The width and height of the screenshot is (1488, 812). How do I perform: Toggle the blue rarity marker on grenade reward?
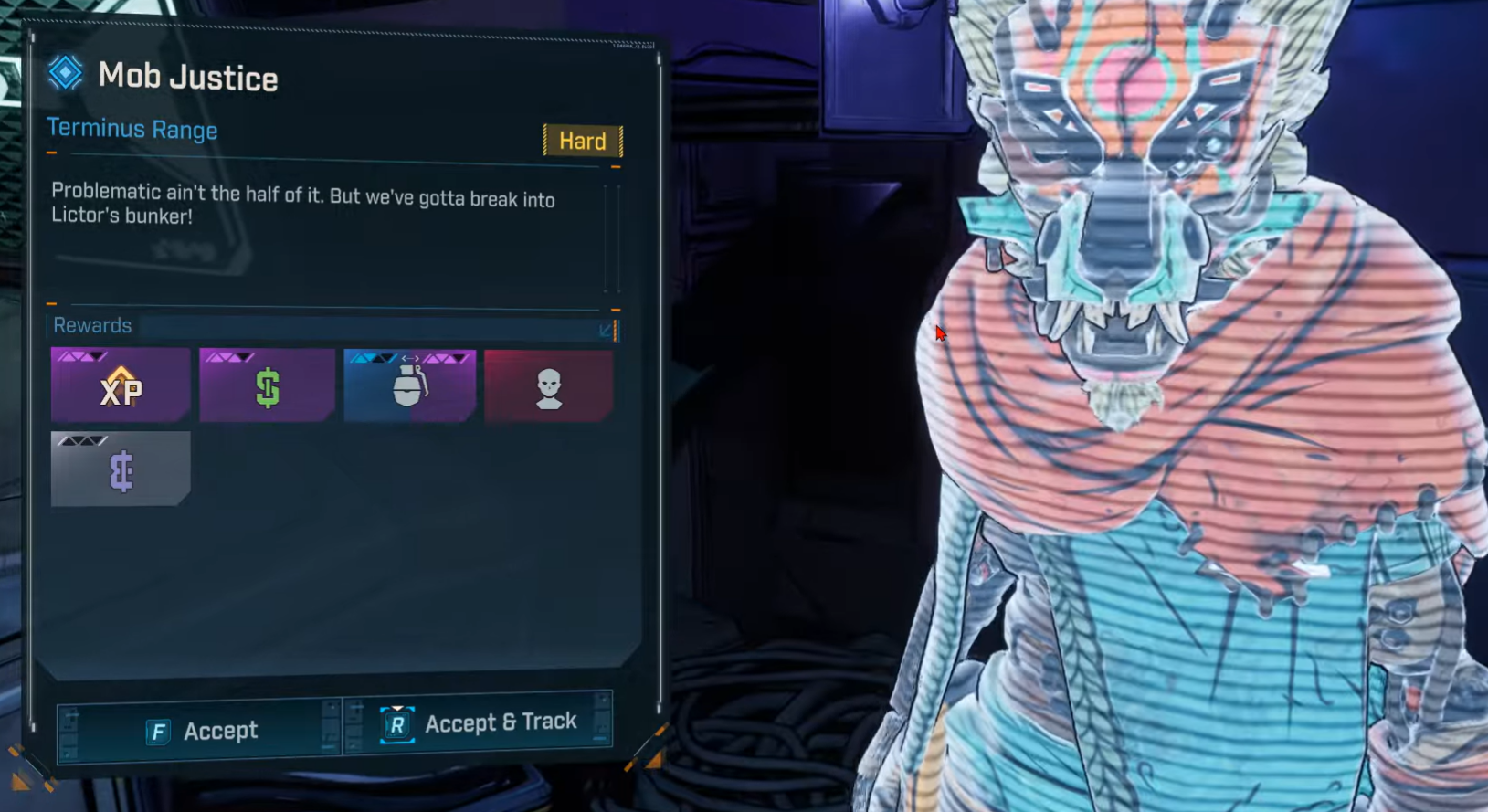375,356
